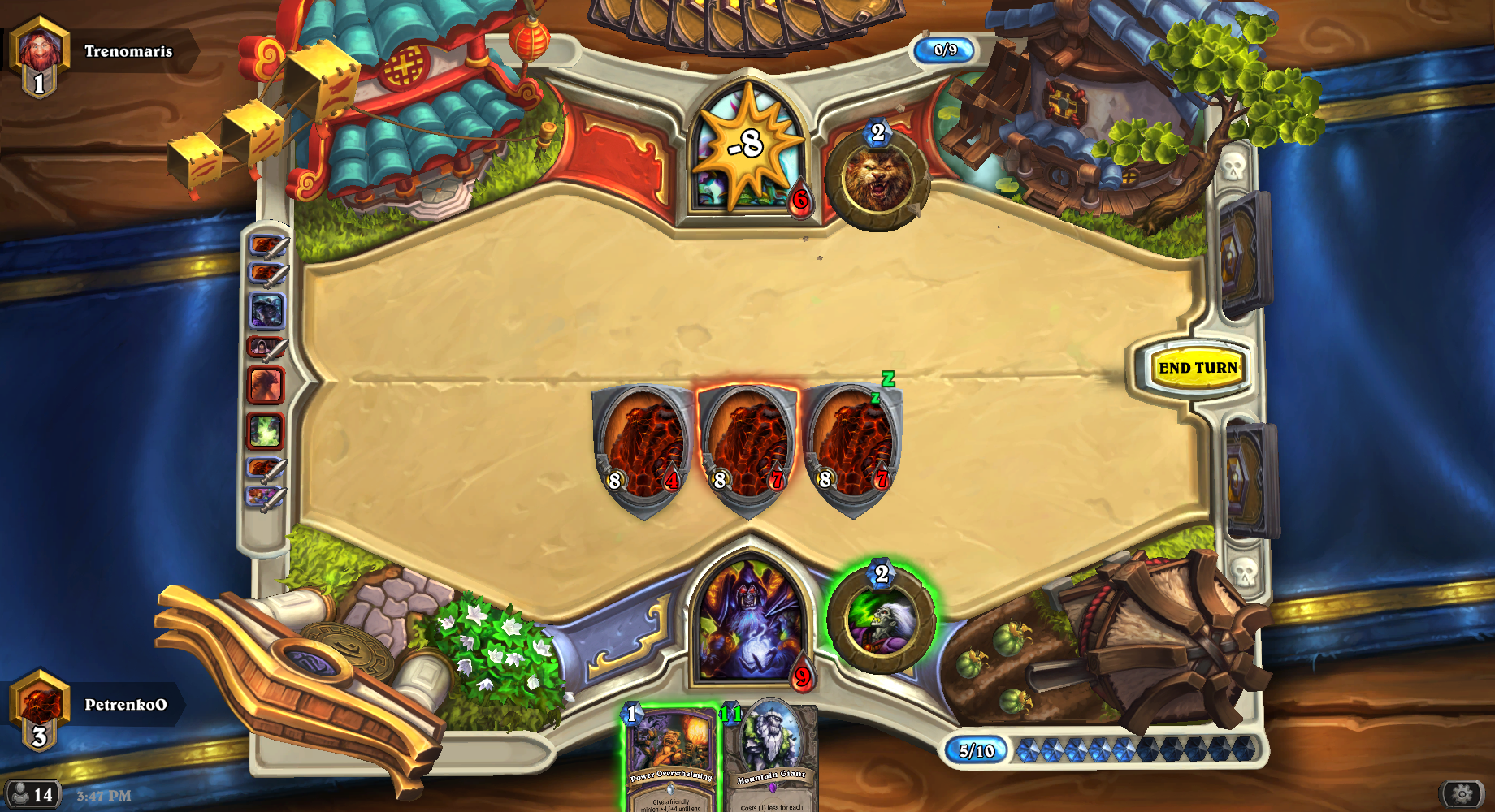Viewport: 1495px width, 812px height.
Task: Select the Power Overwhelming card in hand
Action: pos(670,759)
